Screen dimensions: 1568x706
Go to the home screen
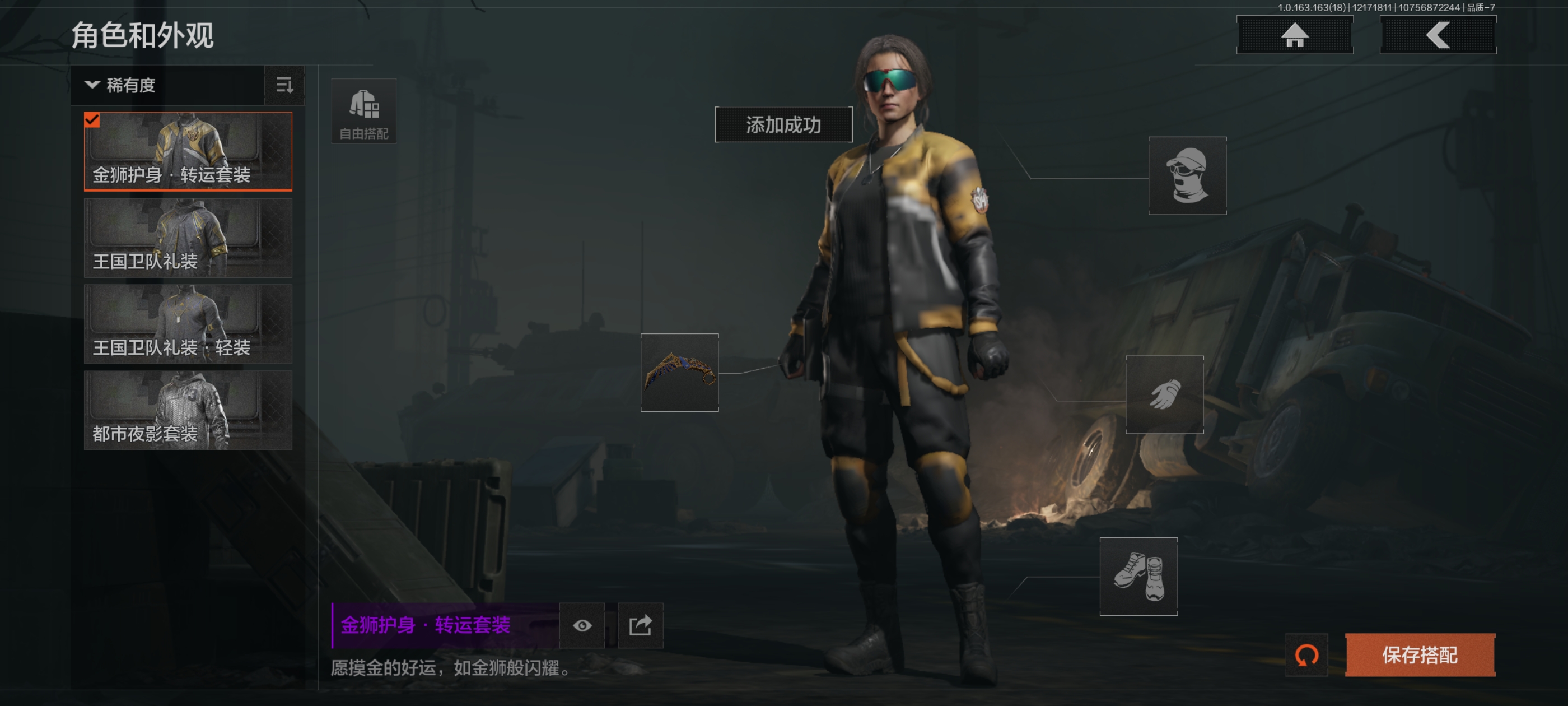1294,35
